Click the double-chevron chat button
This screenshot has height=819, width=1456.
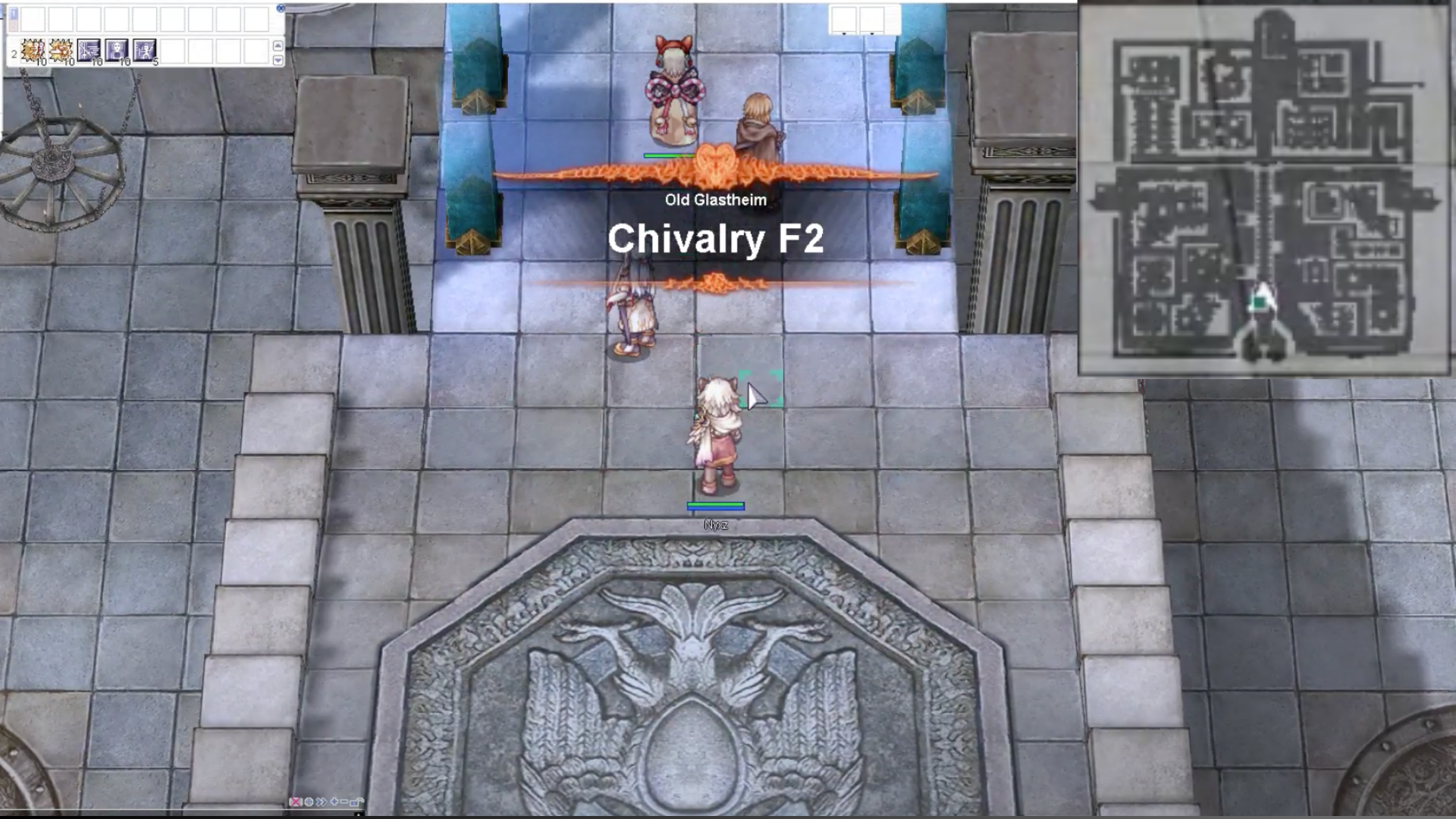[321, 802]
